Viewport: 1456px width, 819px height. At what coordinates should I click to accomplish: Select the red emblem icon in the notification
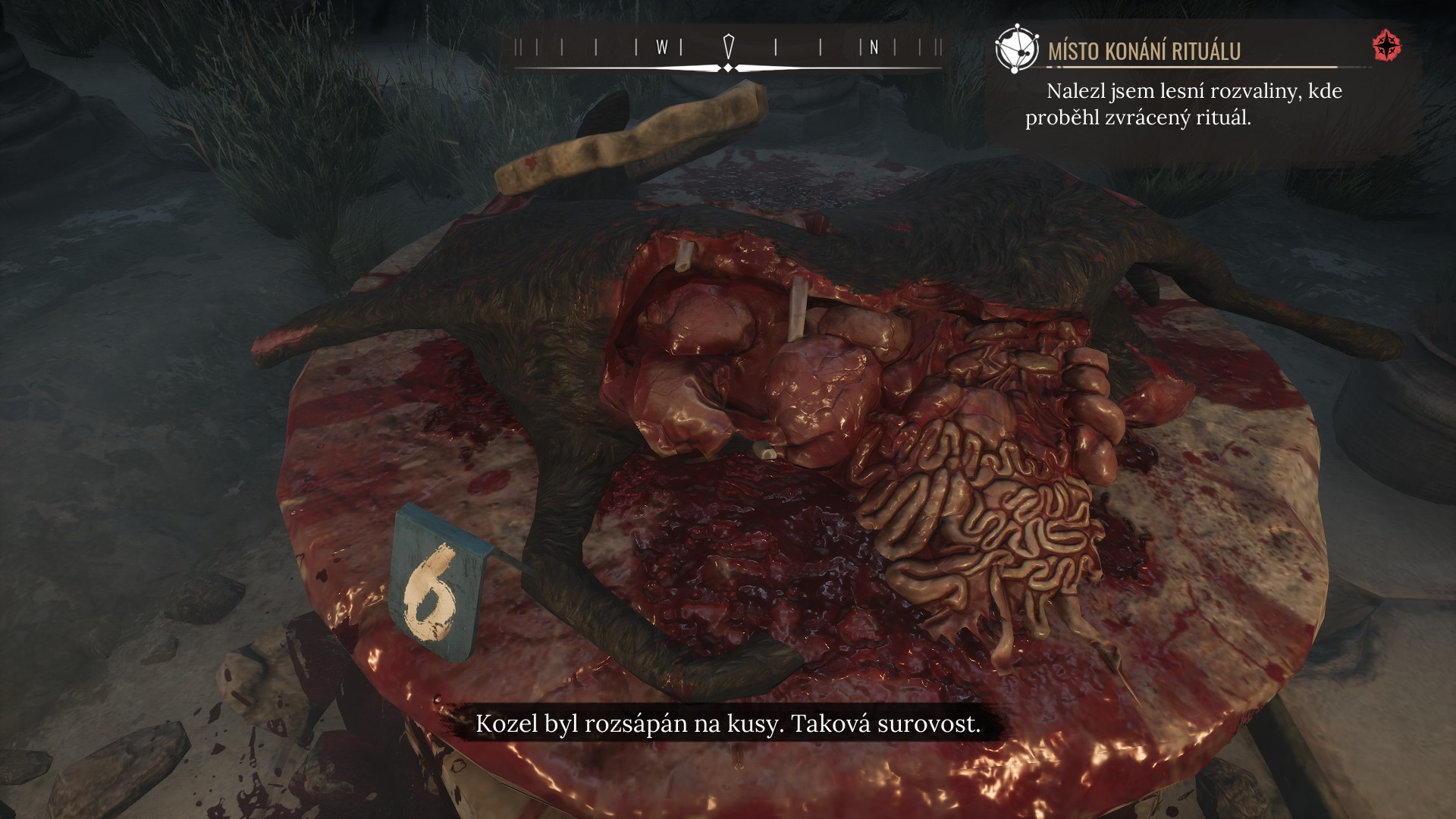point(1387,46)
